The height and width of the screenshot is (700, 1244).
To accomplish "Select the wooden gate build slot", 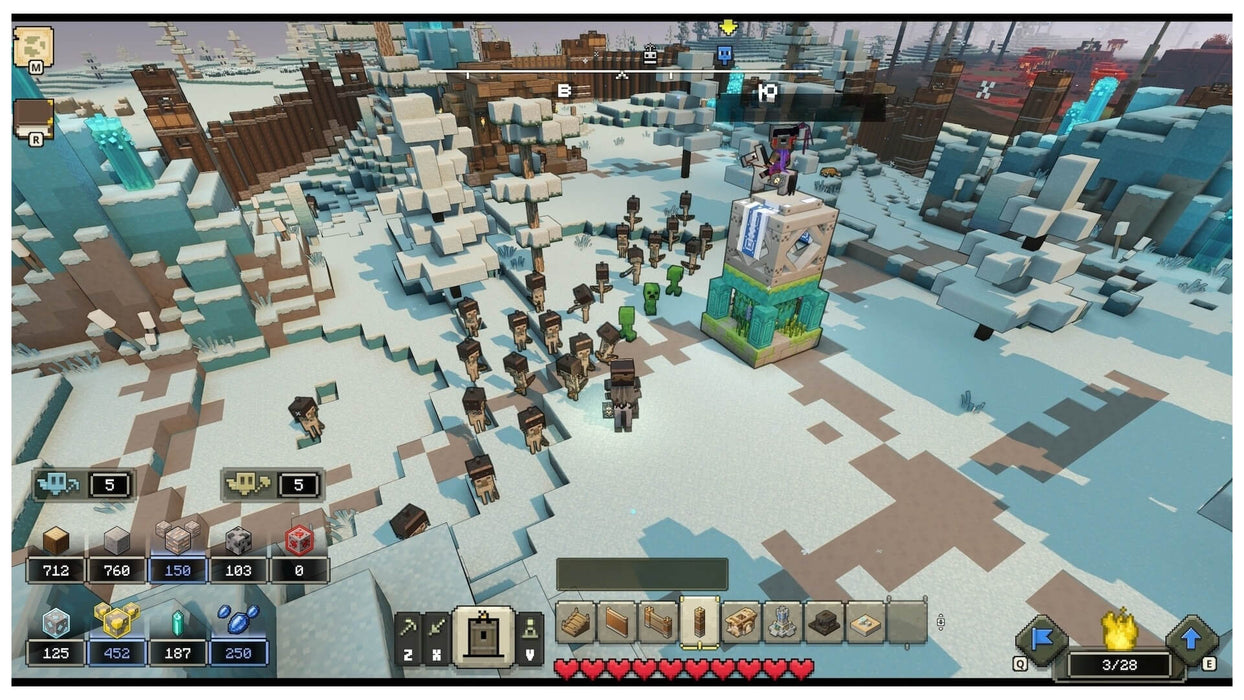I will coord(658,622).
